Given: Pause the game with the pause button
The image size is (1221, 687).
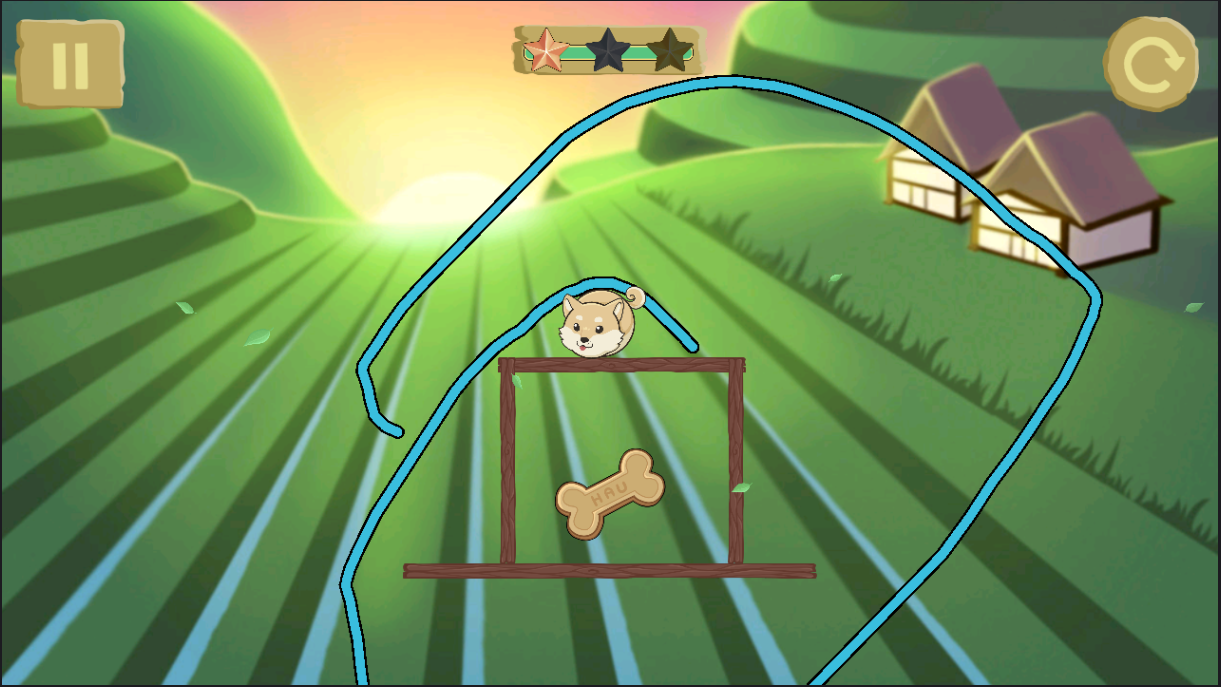Looking at the screenshot, I should click(70, 65).
